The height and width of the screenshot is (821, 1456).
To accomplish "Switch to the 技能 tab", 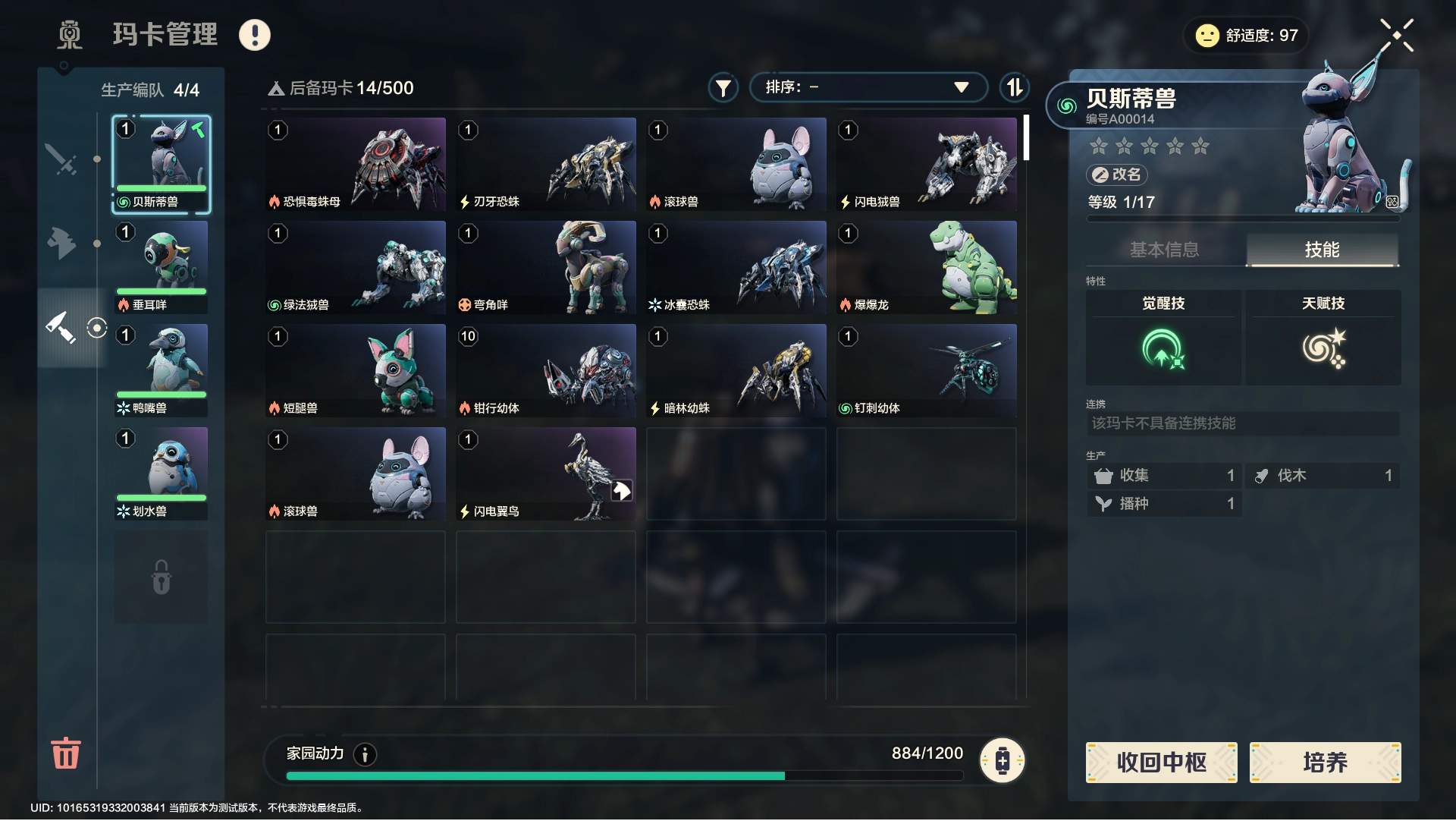I will [x=1322, y=250].
